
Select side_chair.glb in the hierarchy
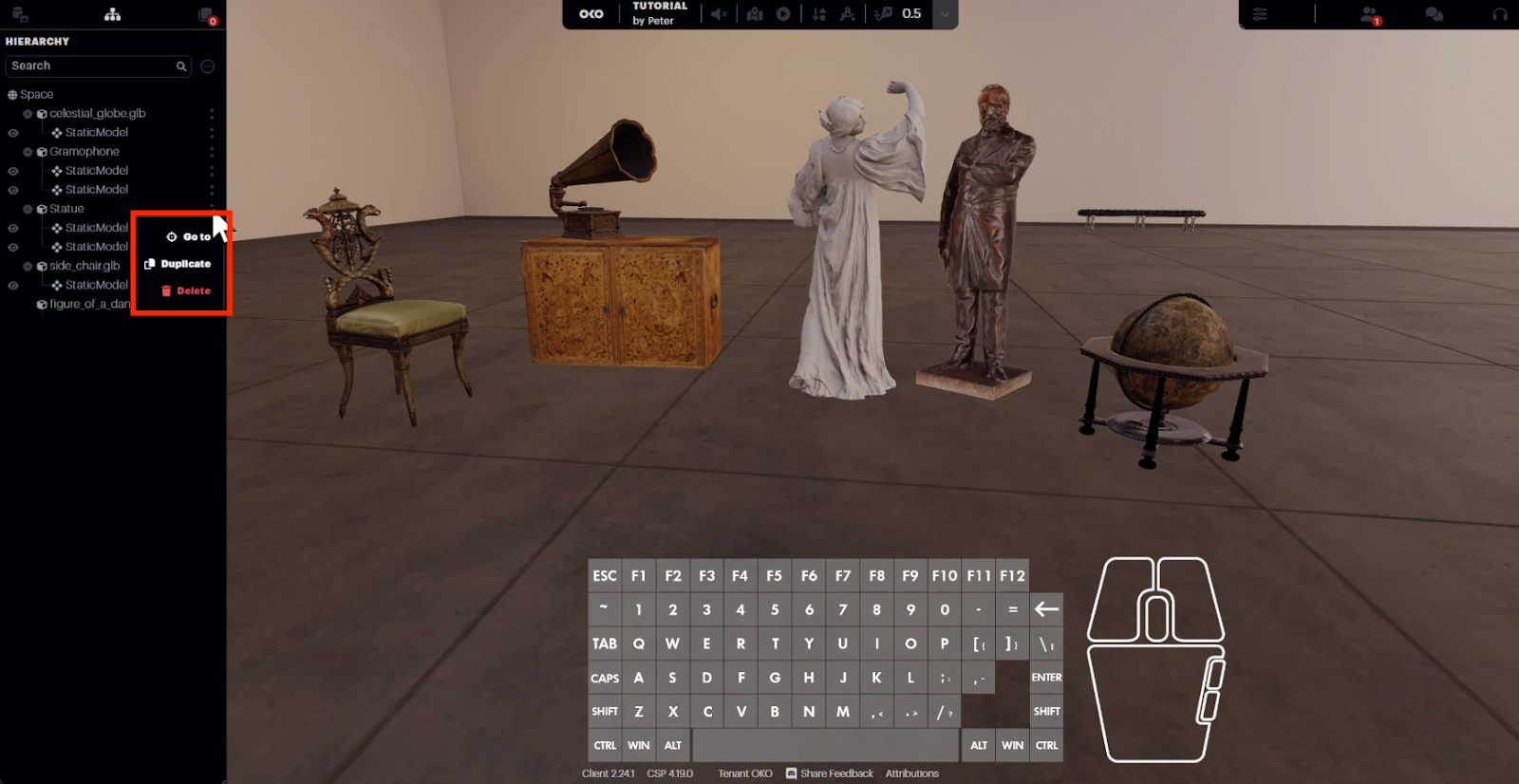[x=84, y=266]
